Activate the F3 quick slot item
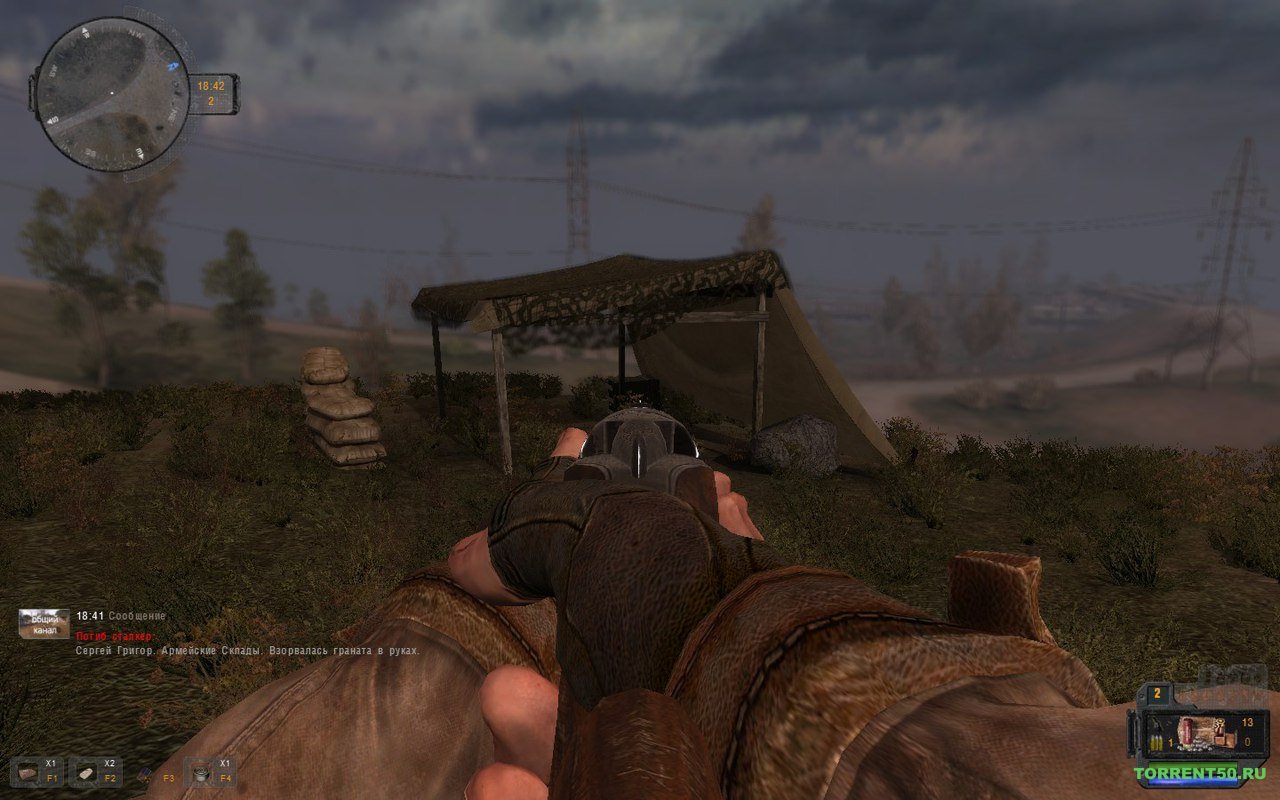 [x=145, y=773]
